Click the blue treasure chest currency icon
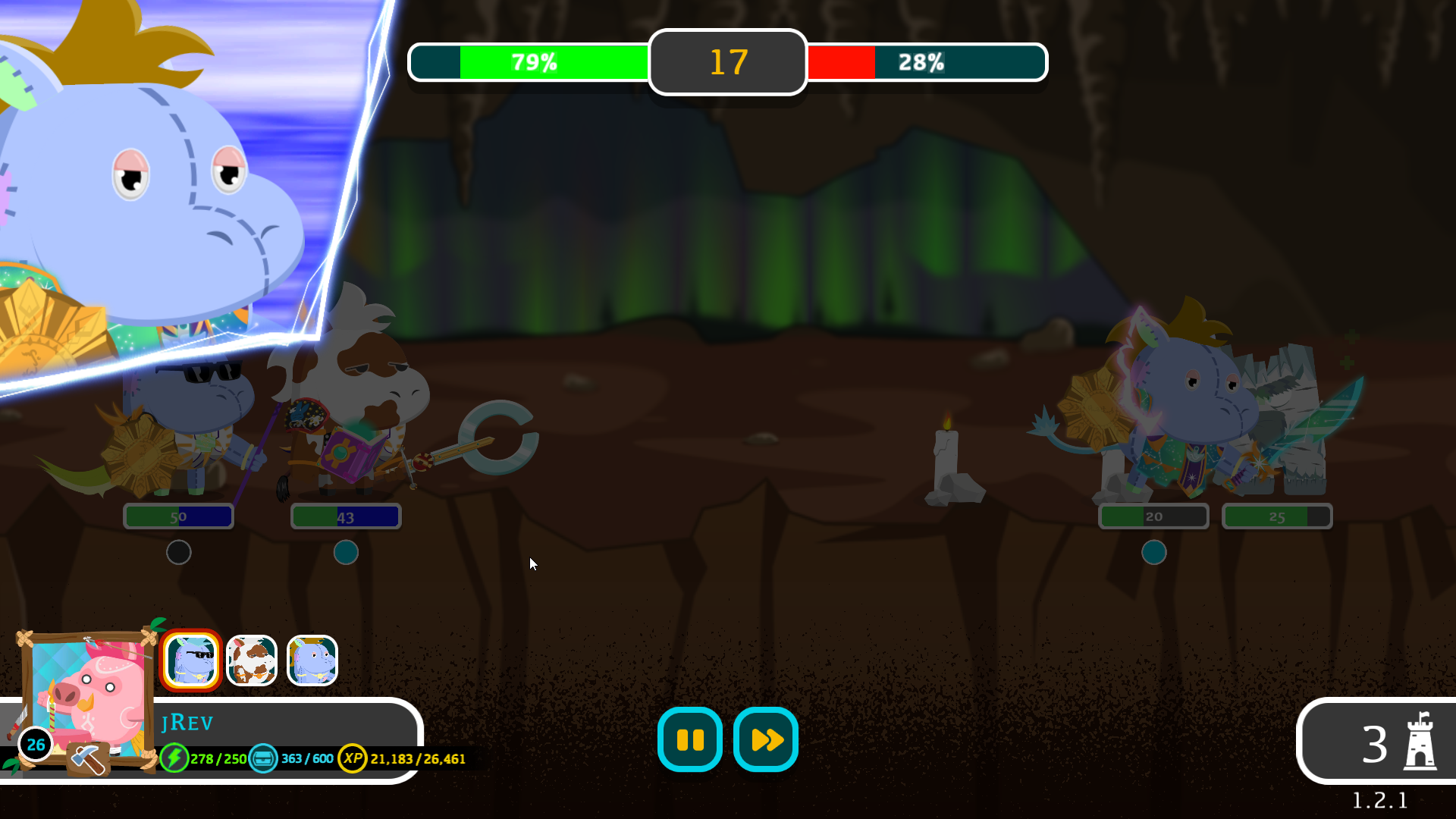This screenshot has height=819, width=1456. [262, 757]
